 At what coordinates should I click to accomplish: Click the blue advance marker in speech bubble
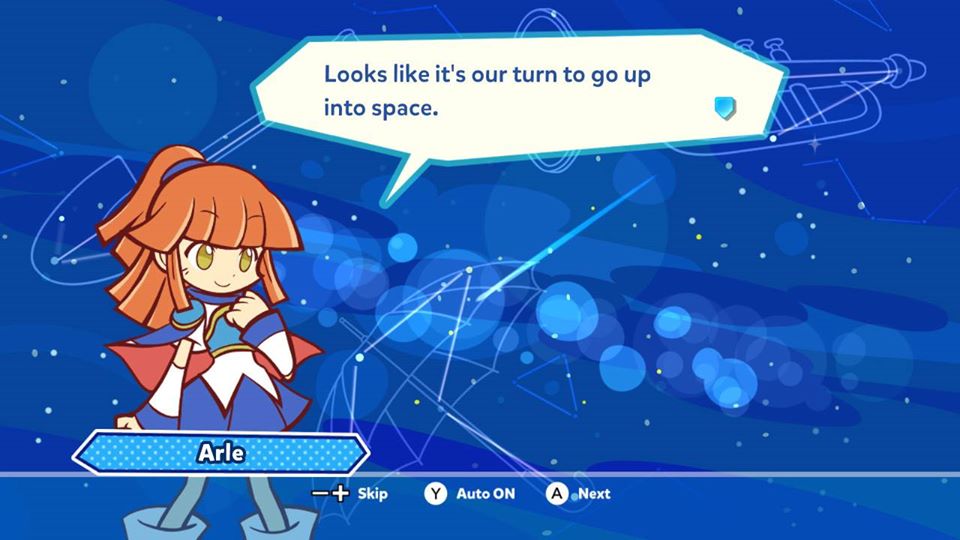click(726, 108)
